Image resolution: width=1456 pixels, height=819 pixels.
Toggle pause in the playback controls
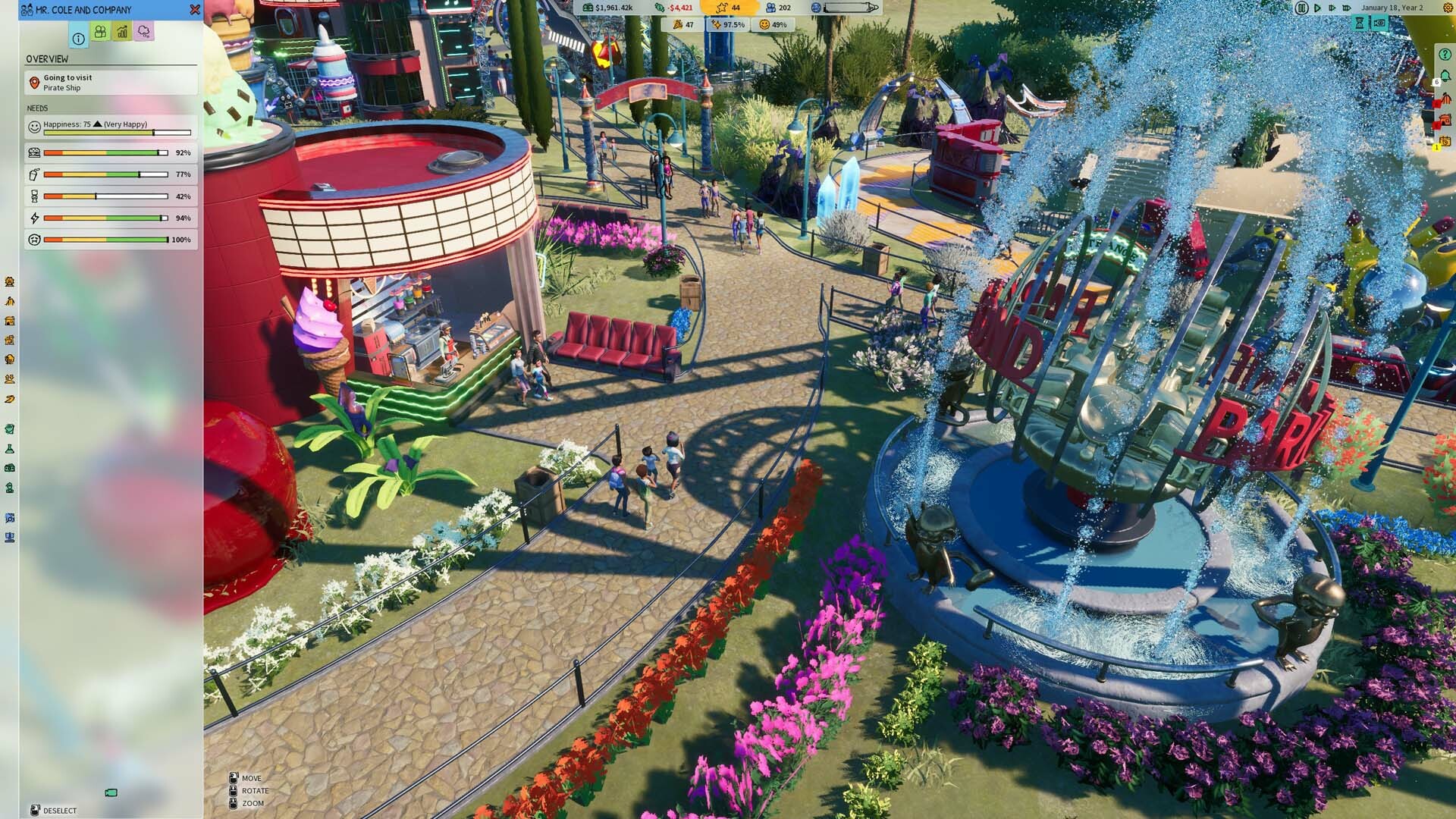[x=1301, y=9]
